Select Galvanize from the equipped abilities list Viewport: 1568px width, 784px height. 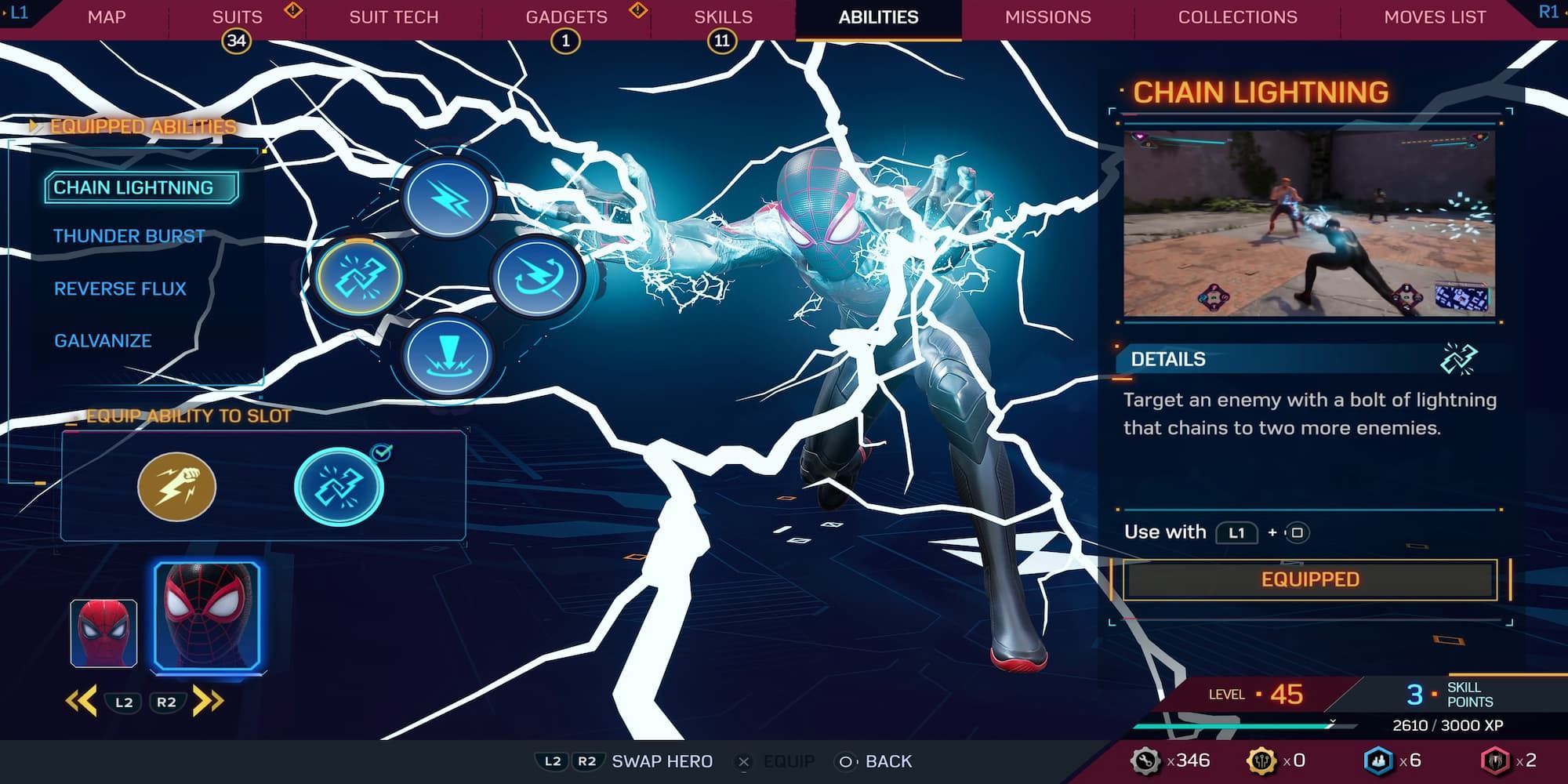(103, 340)
